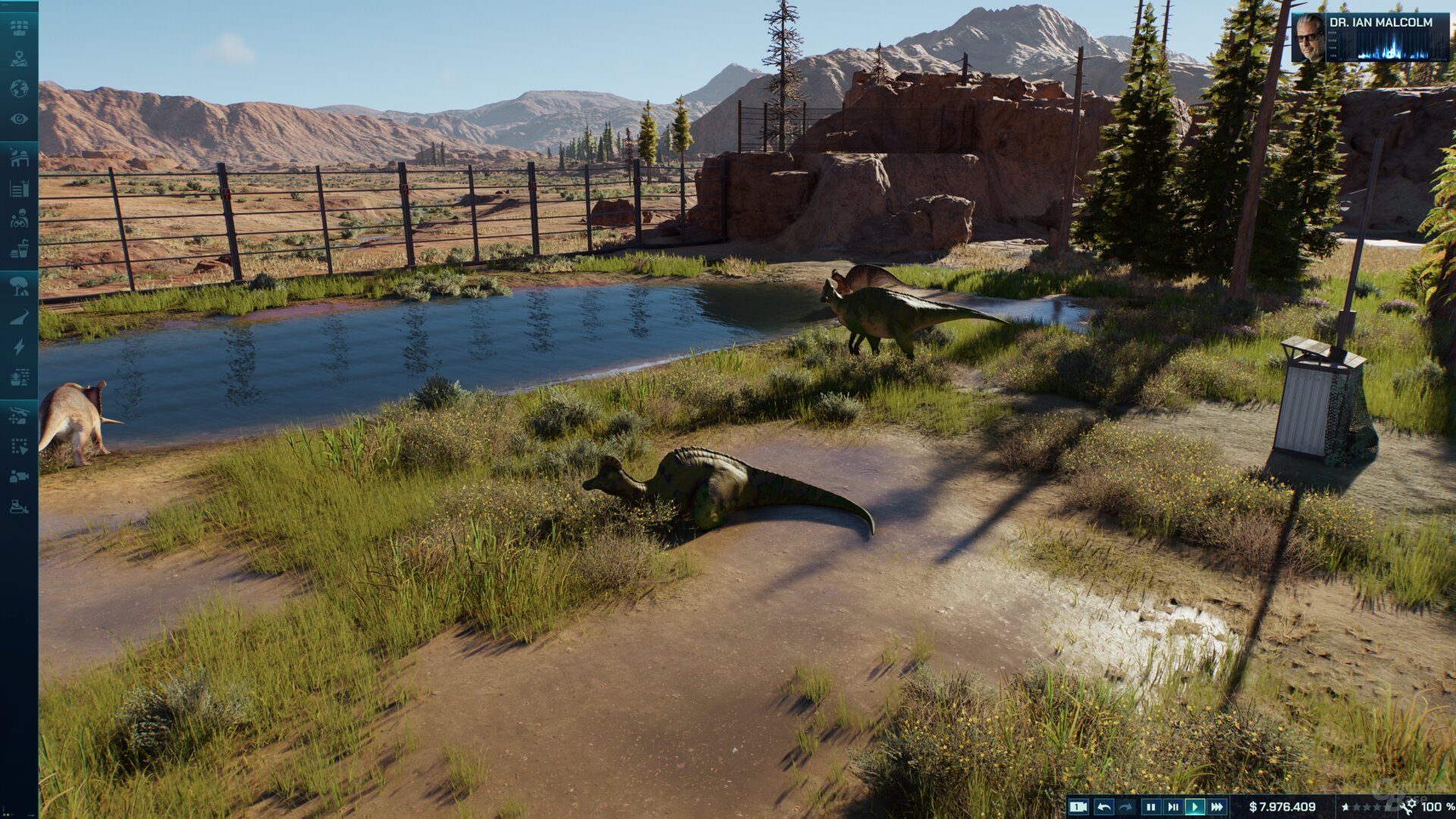Open the guest attractions binoculars menu
Image resolution: width=1456 pixels, height=819 pixels.
pos(19,219)
